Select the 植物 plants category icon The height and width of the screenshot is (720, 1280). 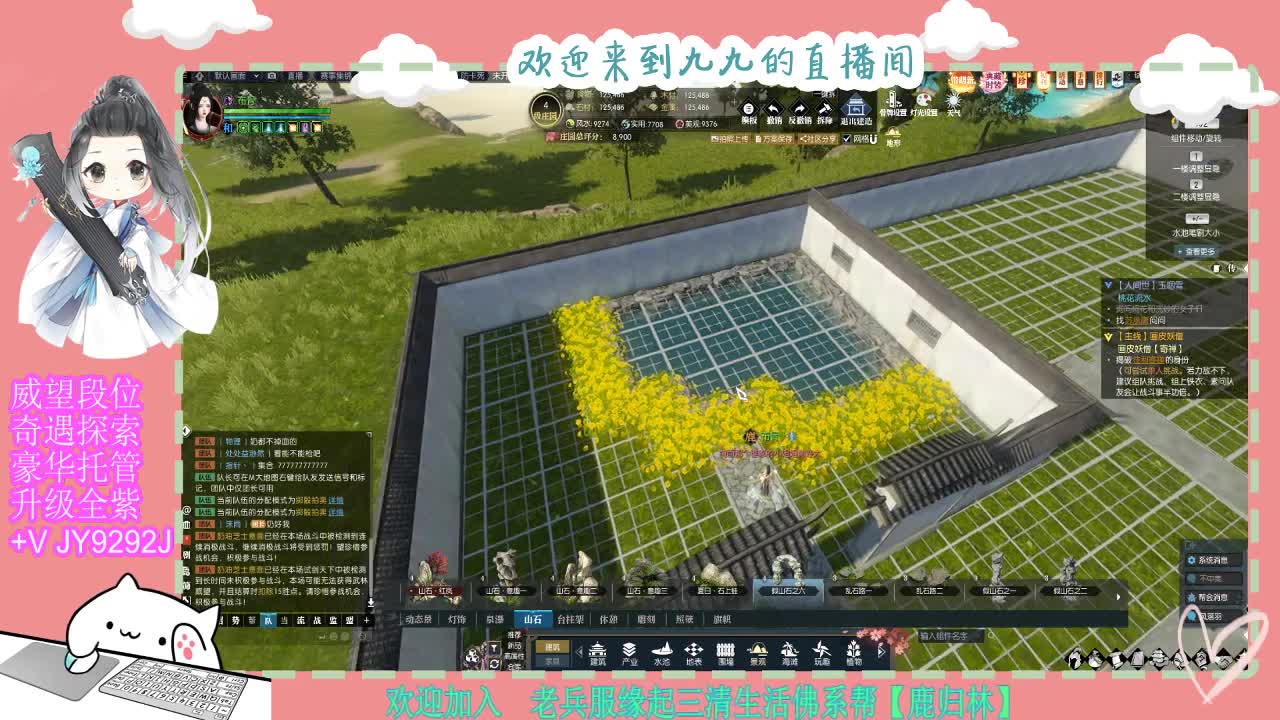point(853,651)
